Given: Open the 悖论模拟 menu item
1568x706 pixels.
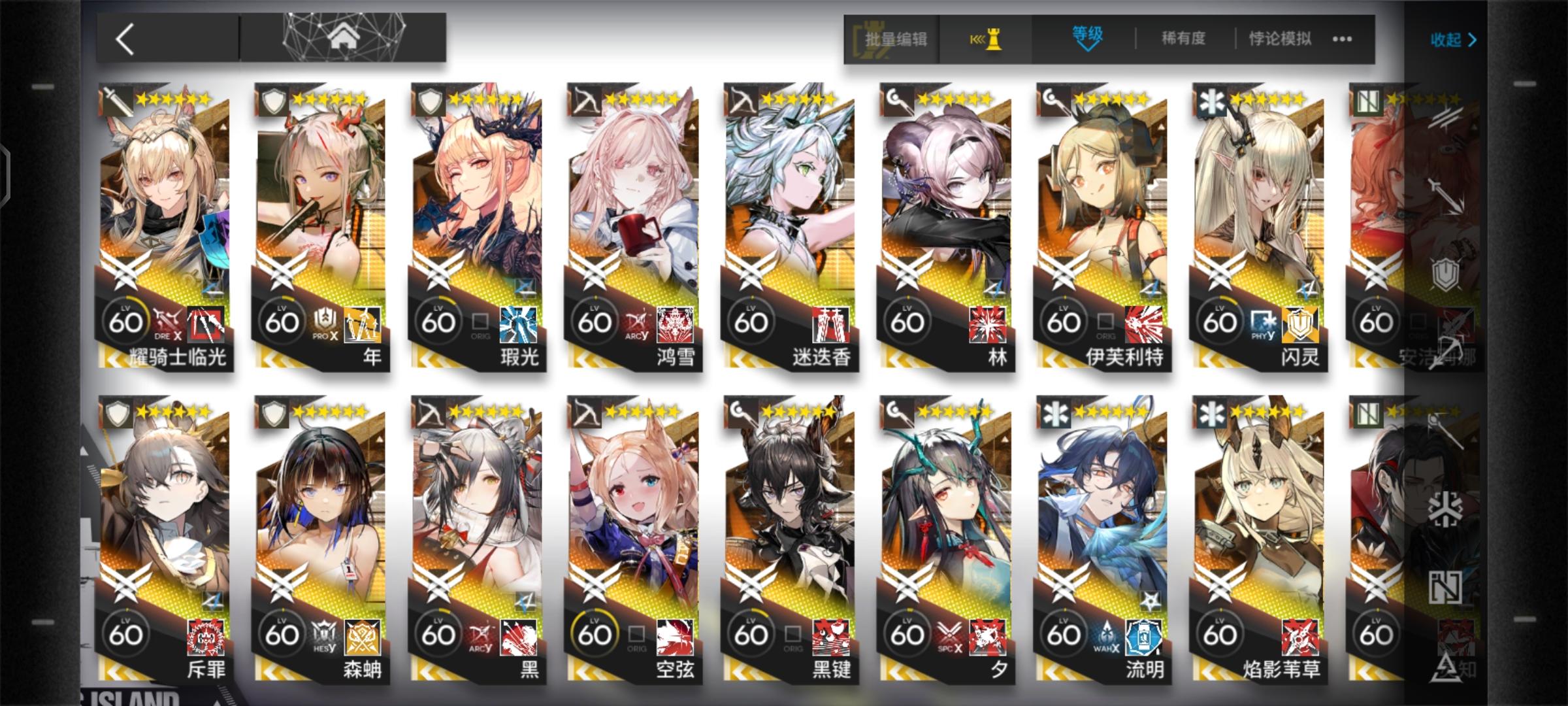Looking at the screenshot, I should [1279, 39].
